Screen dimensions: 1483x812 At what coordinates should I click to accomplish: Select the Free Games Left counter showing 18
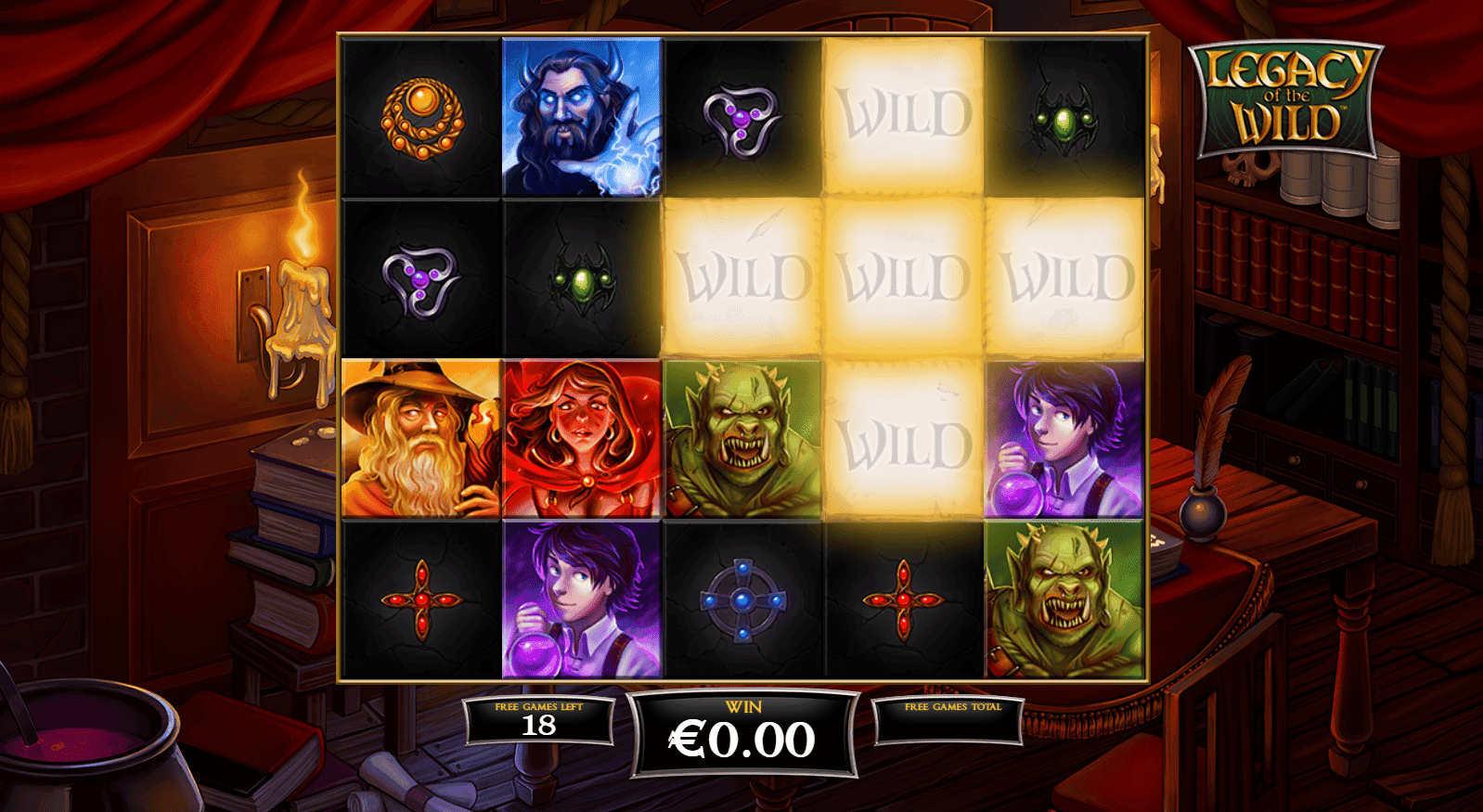(x=538, y=728)
